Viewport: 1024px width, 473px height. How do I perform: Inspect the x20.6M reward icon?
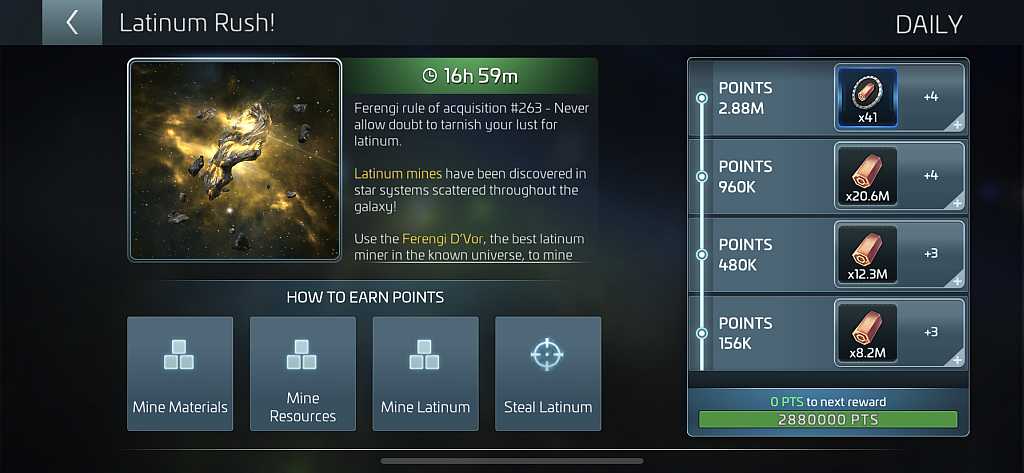tap(866, 176)
